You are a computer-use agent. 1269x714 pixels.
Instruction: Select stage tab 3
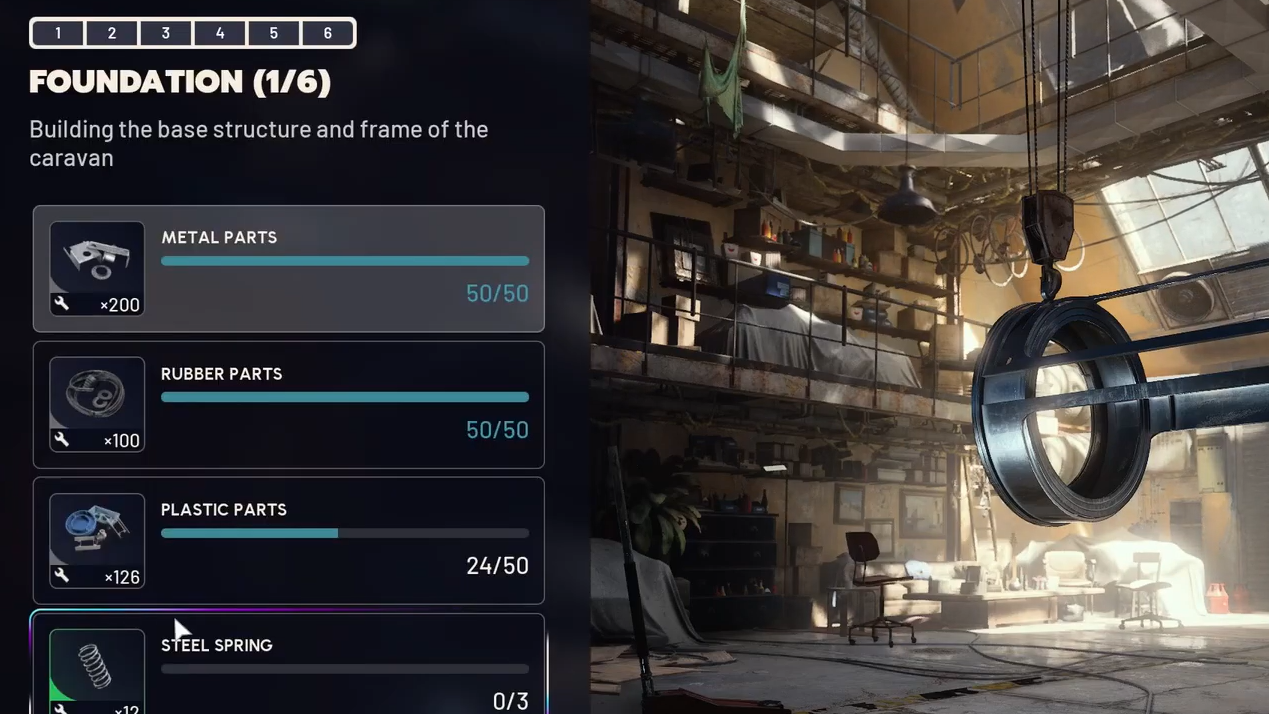pos(166,33)
